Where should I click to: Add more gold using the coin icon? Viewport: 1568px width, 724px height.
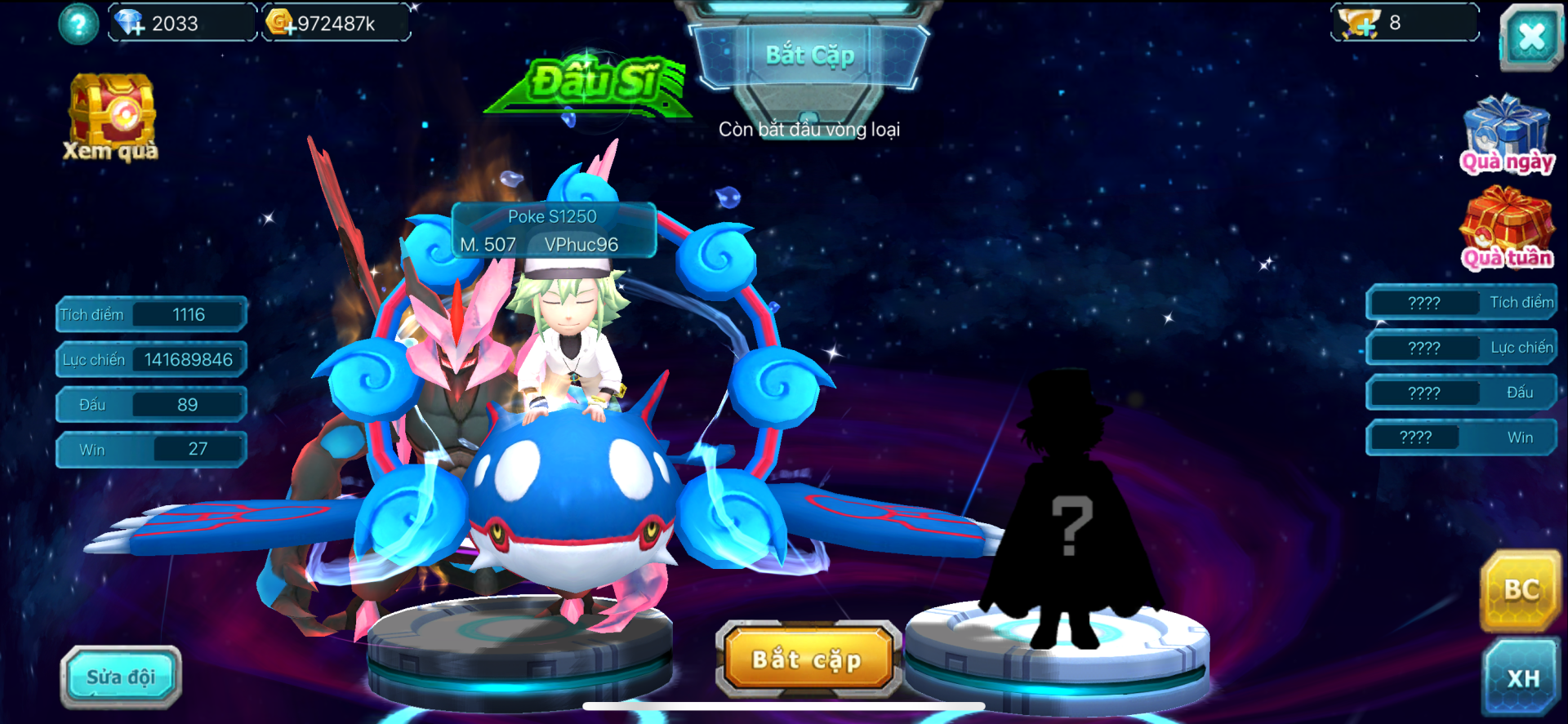(281, 23)
